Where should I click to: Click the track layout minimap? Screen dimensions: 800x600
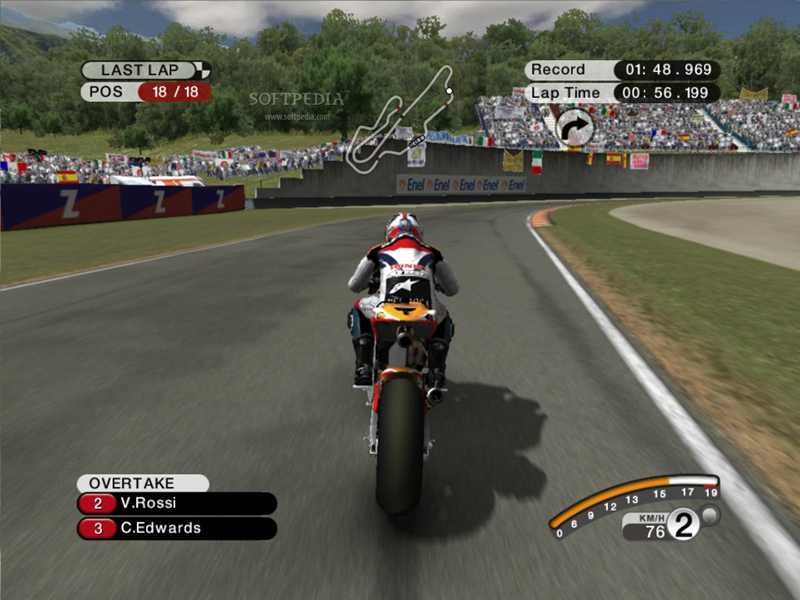(x=400, y=117)
